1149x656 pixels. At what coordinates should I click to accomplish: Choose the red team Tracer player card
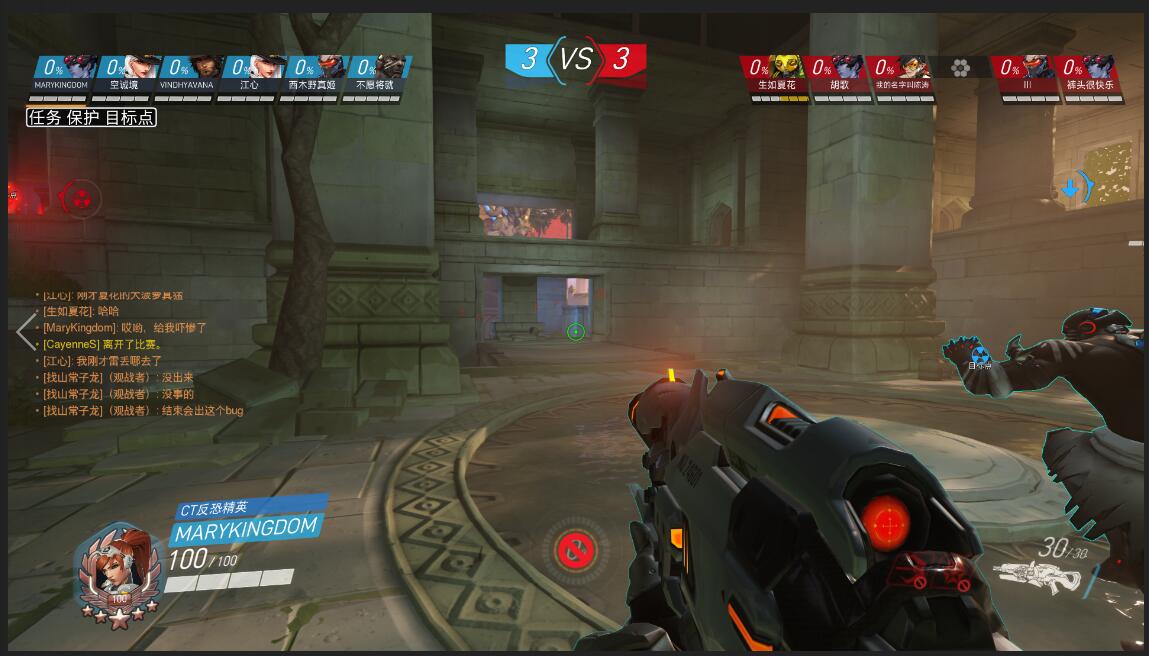point(901,74)
